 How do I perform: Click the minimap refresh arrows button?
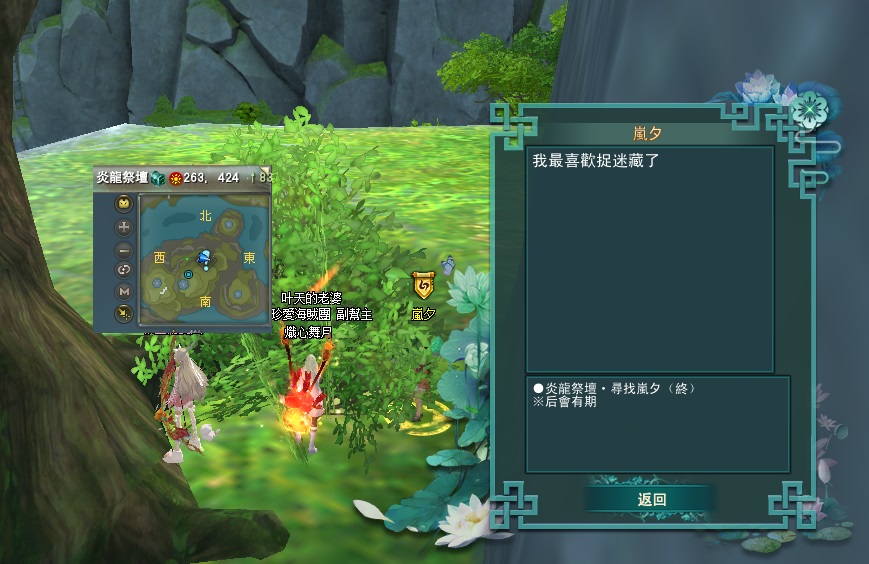tap(124, 270)
